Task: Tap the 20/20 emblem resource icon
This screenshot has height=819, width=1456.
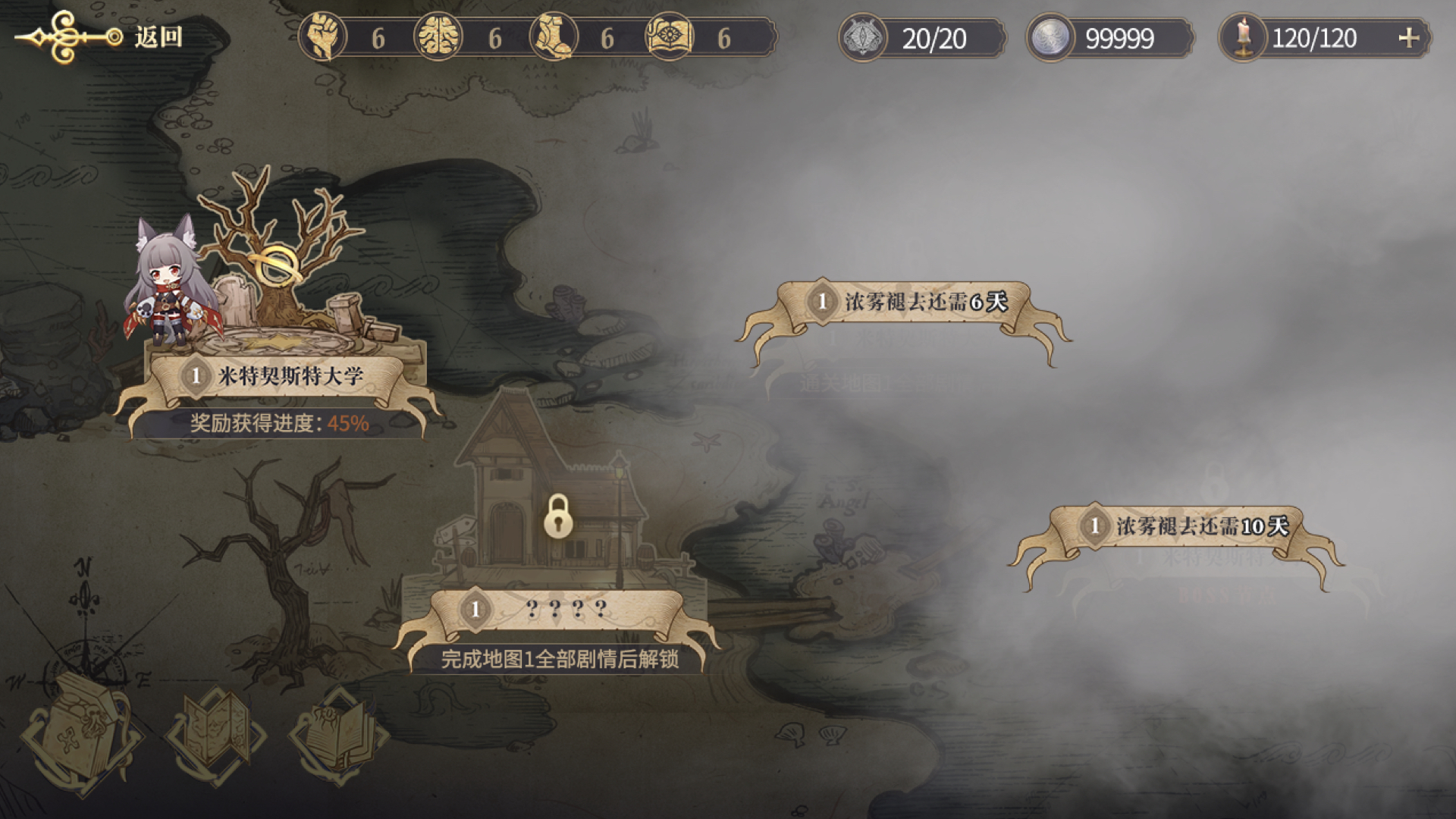Action: (x=863, y=38)
